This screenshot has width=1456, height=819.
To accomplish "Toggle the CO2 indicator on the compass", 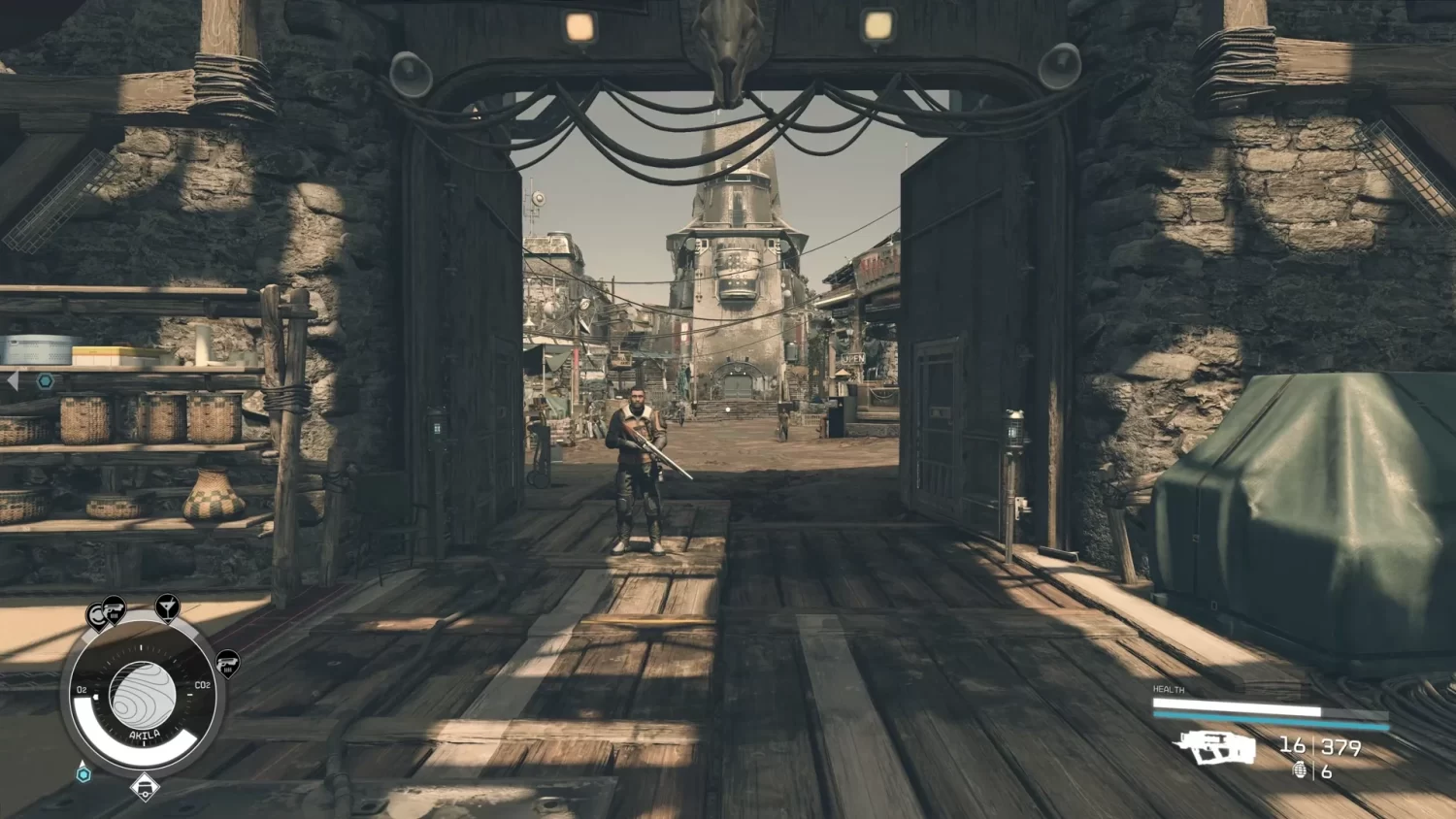I will 203,684.
